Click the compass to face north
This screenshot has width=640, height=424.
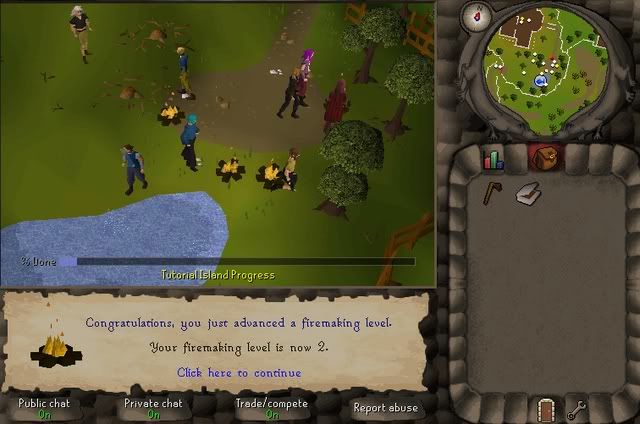point(473,16)
